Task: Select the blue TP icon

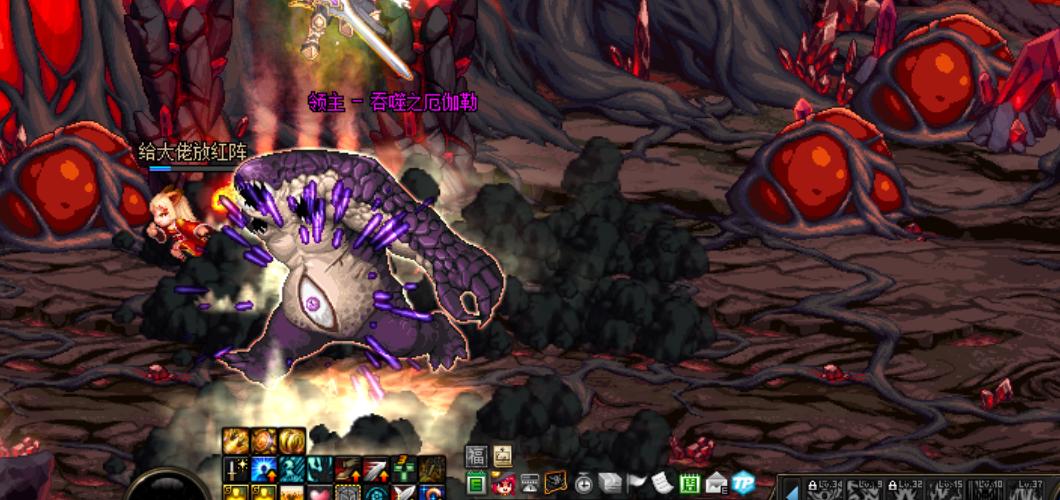Action: point(742,484)
